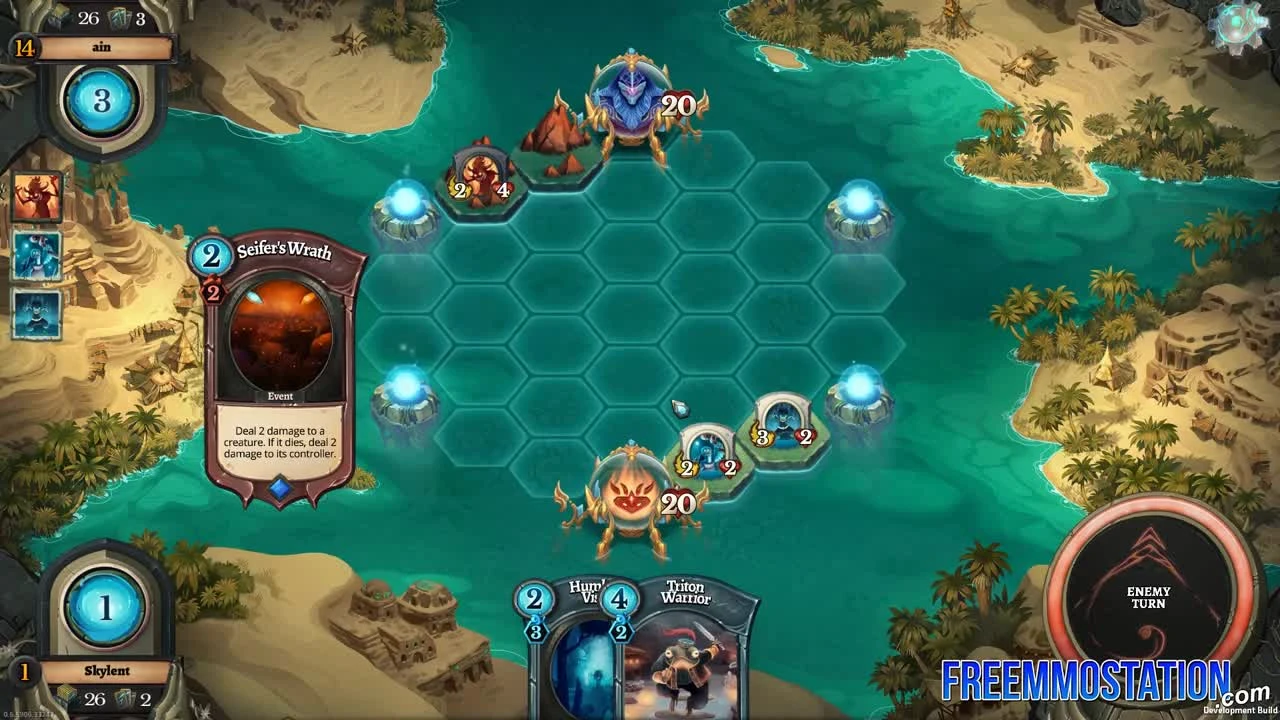Click your fiery orb avatar with 20 health
1280x720 pixels.
click(x=630, y=500)
